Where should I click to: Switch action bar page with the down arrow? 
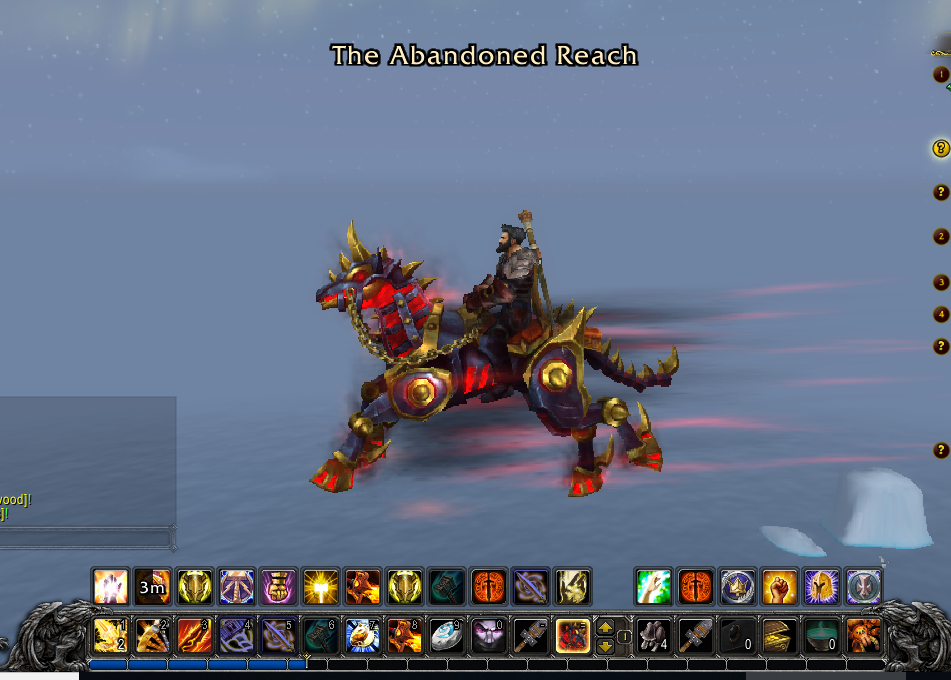(605, 645)
